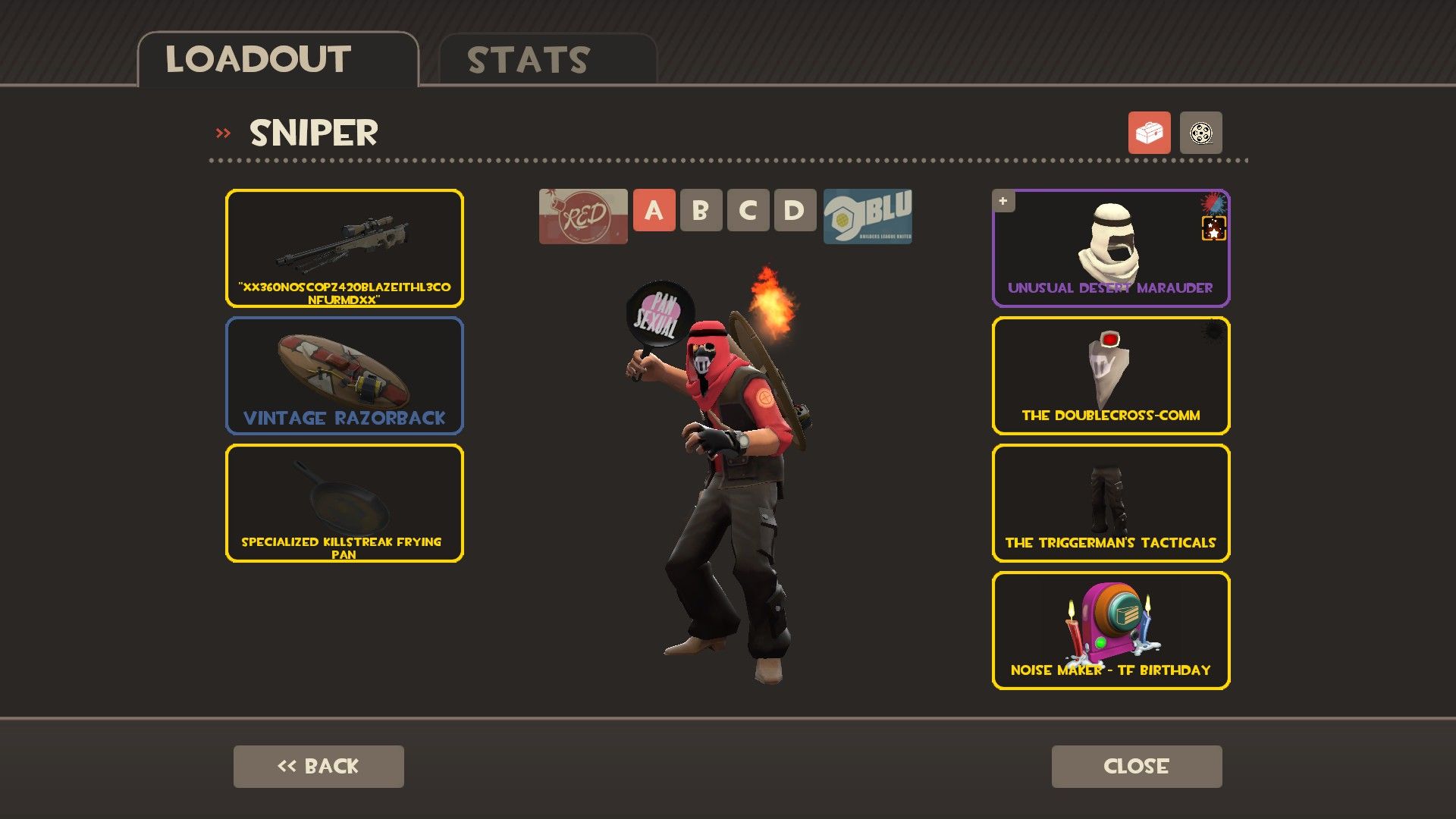
Task: Switch to loadout preset D
Action: tap(795, 210)
